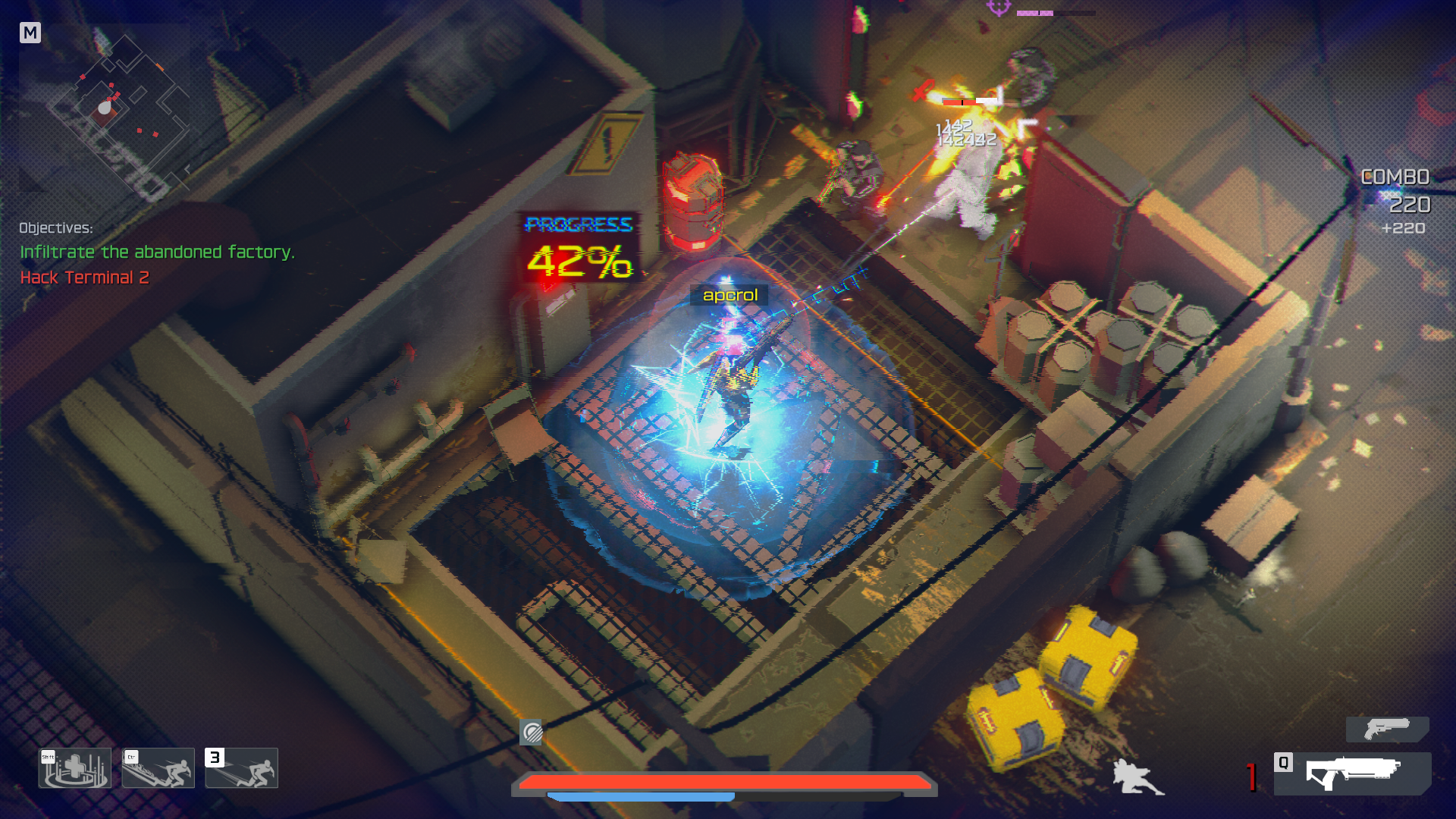Click the swirl status icon above health bar
This screenshot has height=819, width=1456.
pyautogui.click(x=532, y=733)
